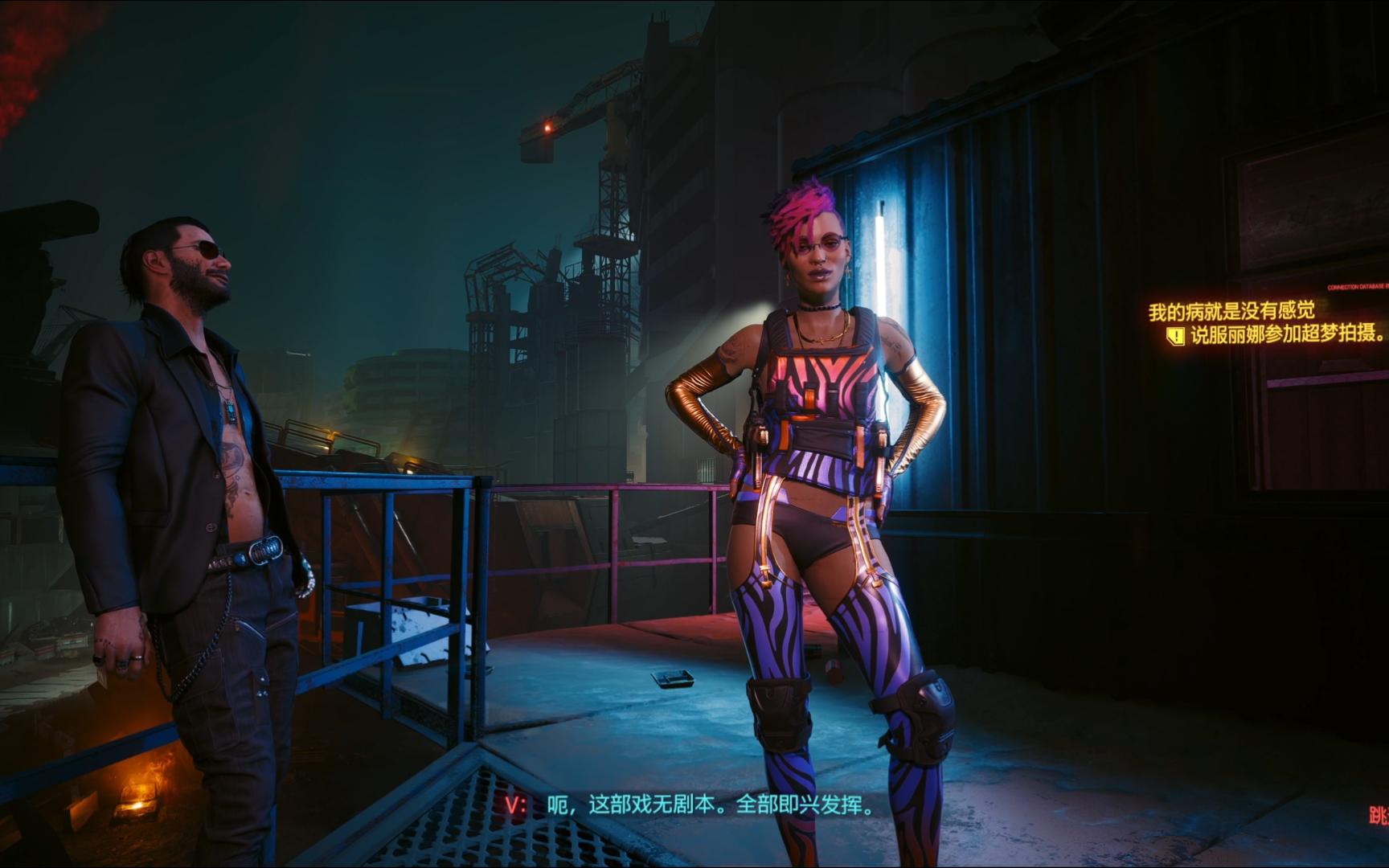
Task: Skip the dialogue with the red 跳过 label
Action: click(1379, 817)
